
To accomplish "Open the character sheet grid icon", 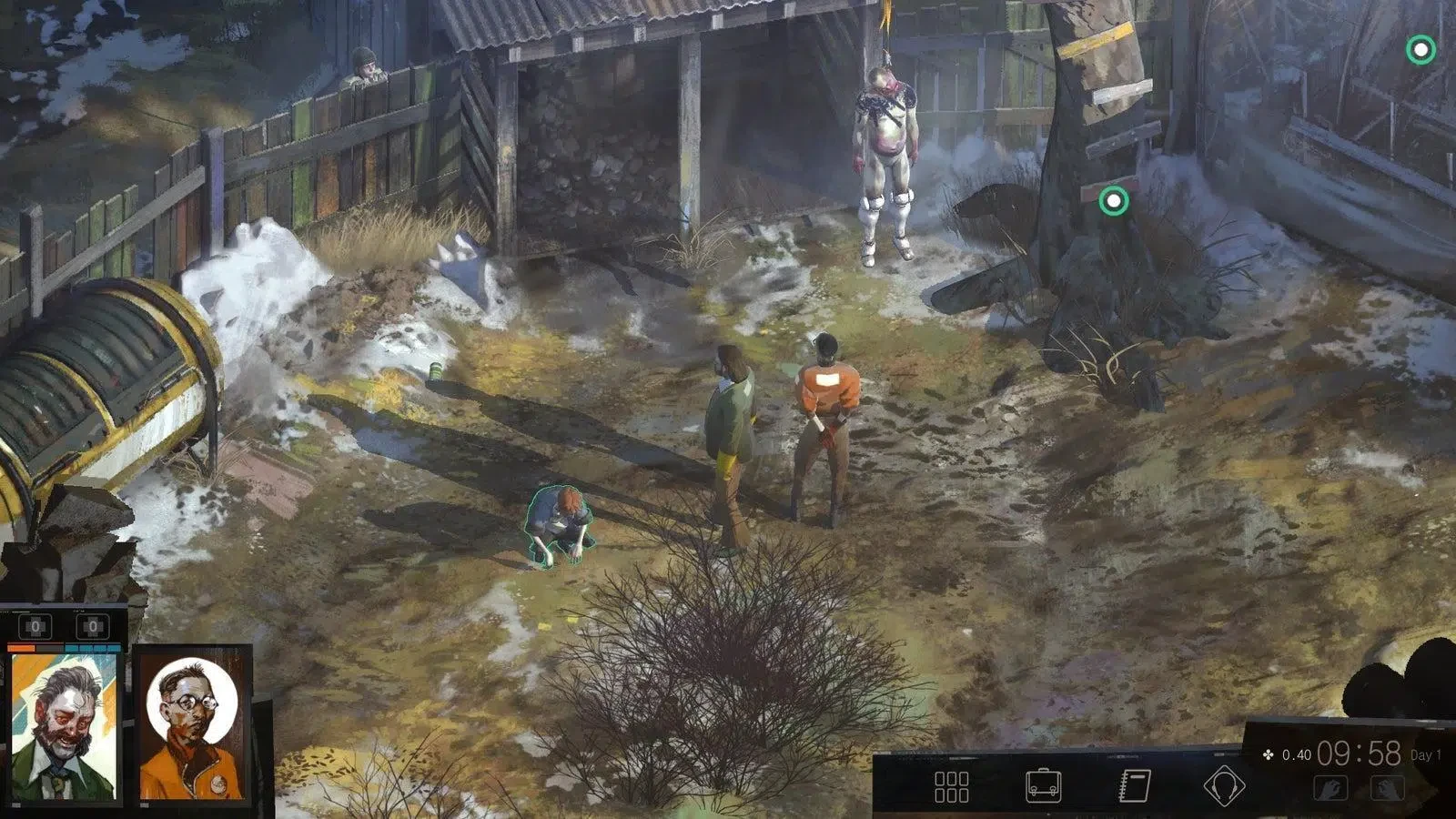I will click(954, 784).
